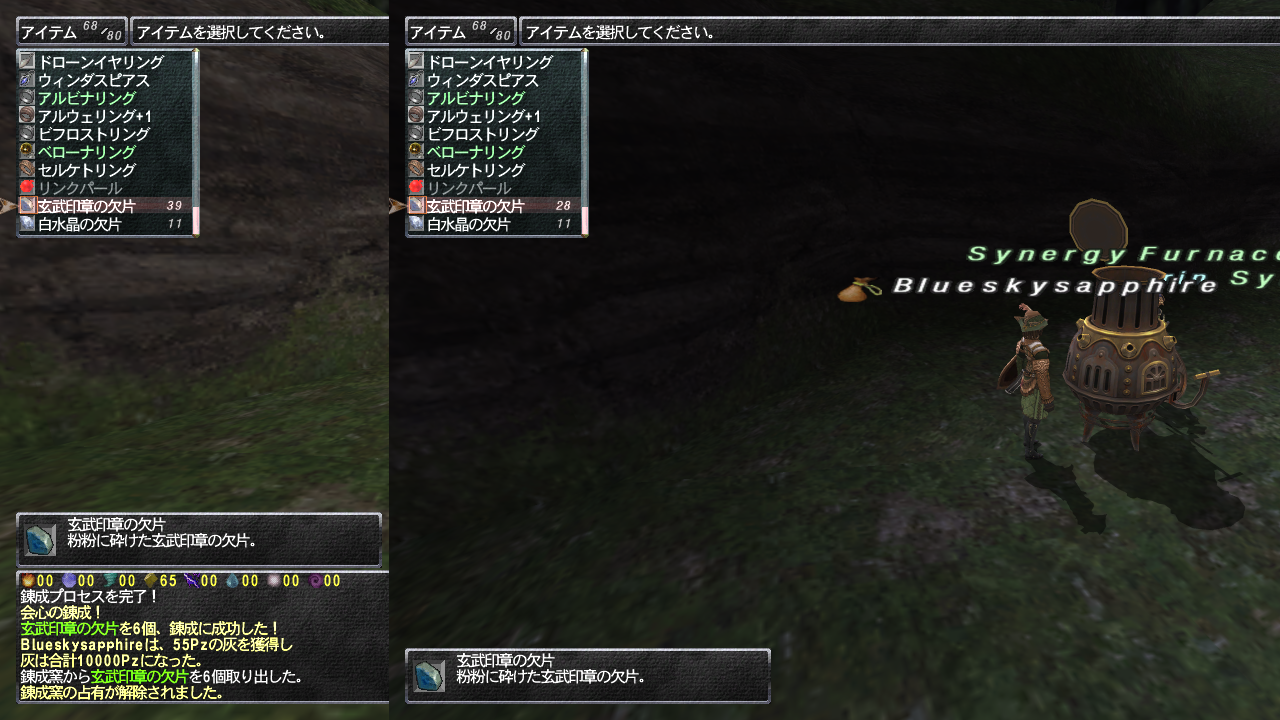Select the 玄武印章の欠片 row showing quantity 39
Image resolution: width=1280 pixels, height=720 pixels.
(100, 206)
